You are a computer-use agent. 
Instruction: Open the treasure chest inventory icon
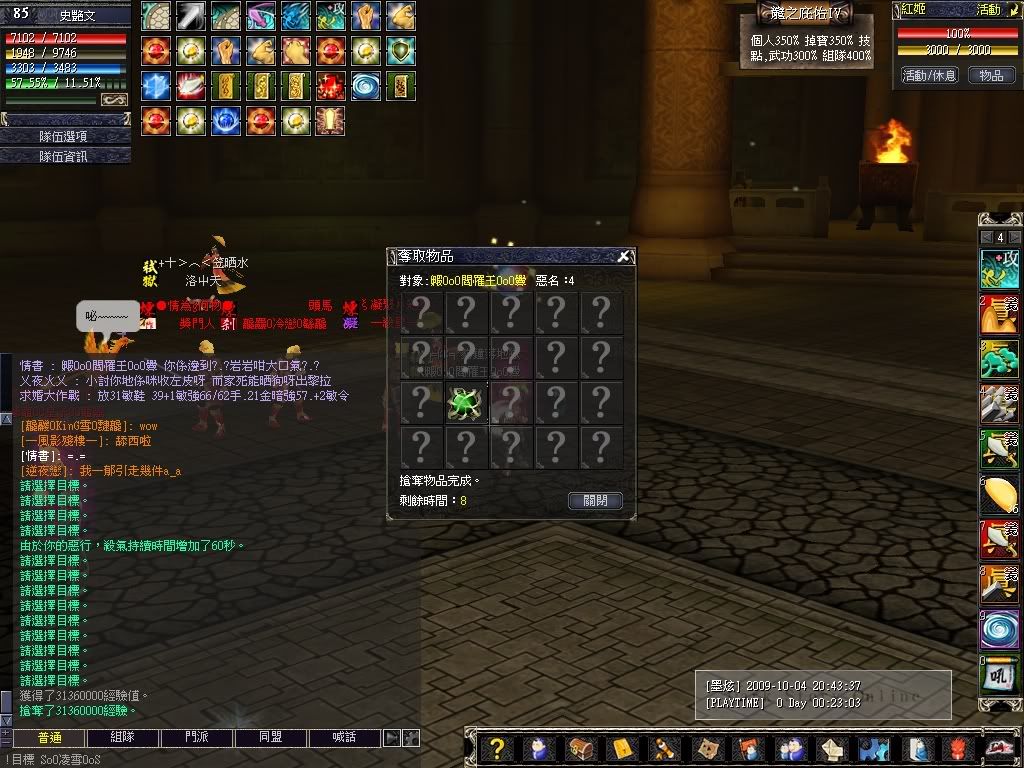point(580,749)
